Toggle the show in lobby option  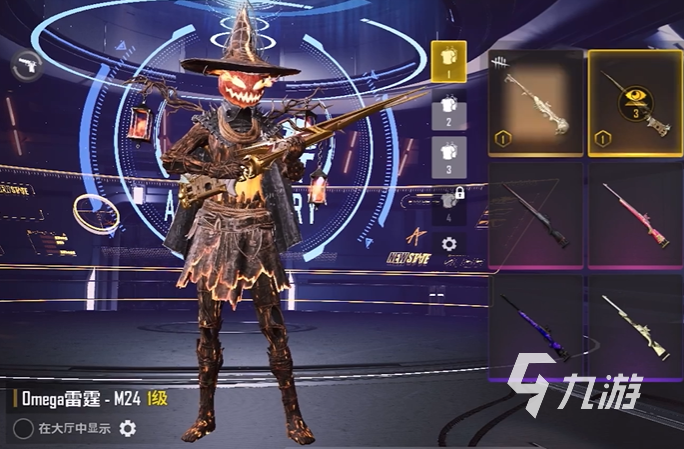pyautogui.click(x=22, y=429)
